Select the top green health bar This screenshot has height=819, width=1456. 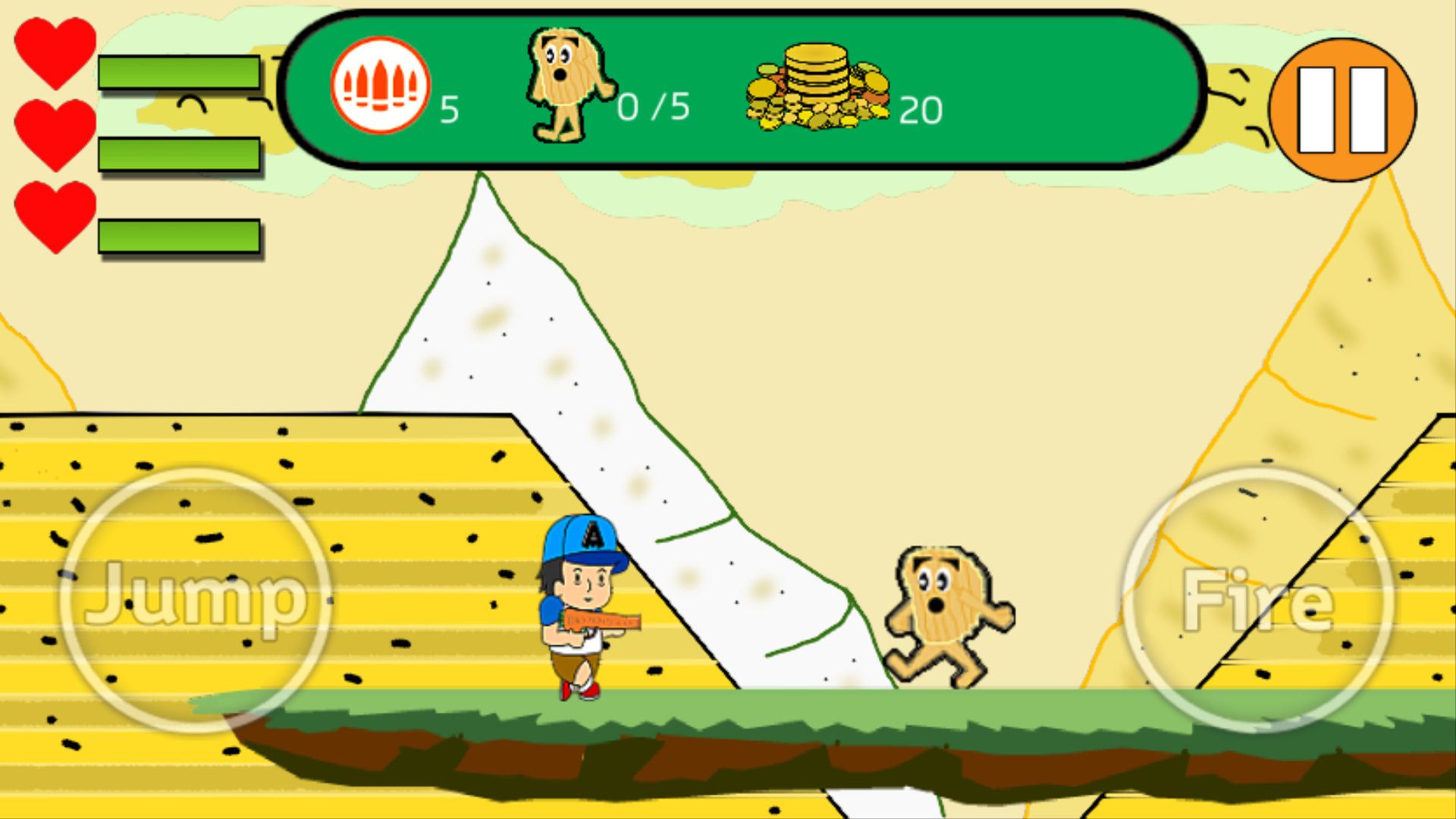[x=178, y=71]
